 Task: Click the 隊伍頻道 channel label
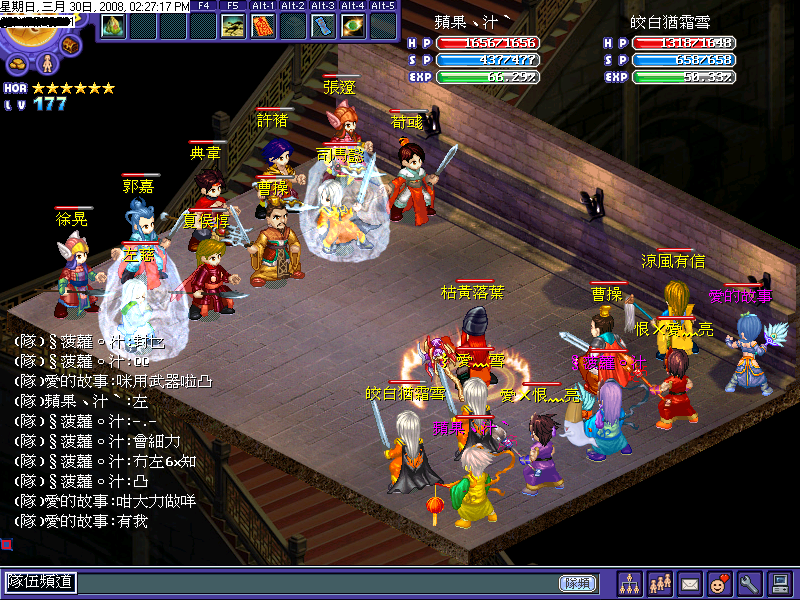[41, 583]
